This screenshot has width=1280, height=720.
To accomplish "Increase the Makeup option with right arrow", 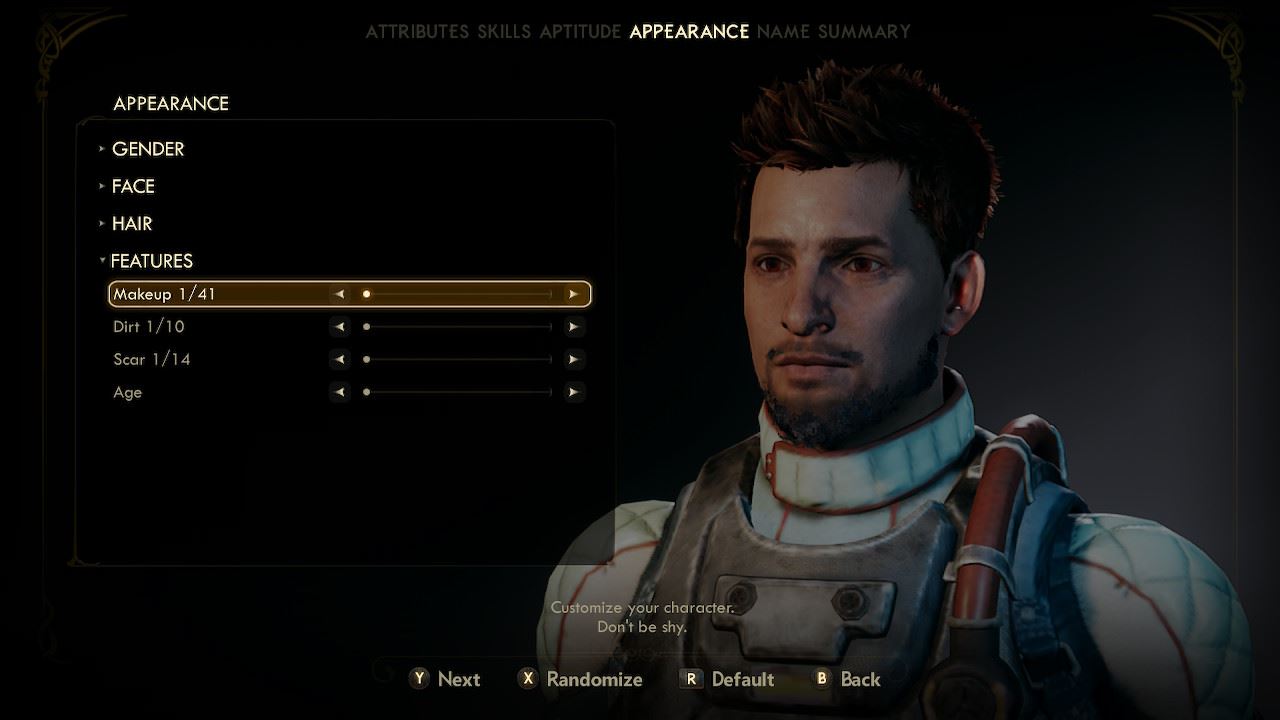I will click(573, 294).
